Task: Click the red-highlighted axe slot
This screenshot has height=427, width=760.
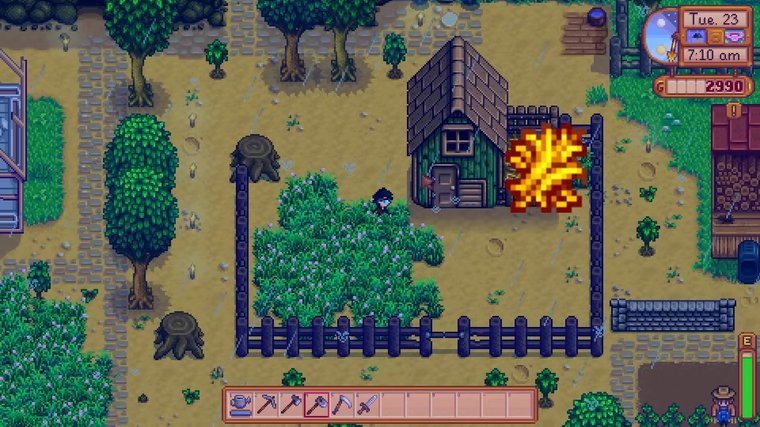Action: pos(317,405)
